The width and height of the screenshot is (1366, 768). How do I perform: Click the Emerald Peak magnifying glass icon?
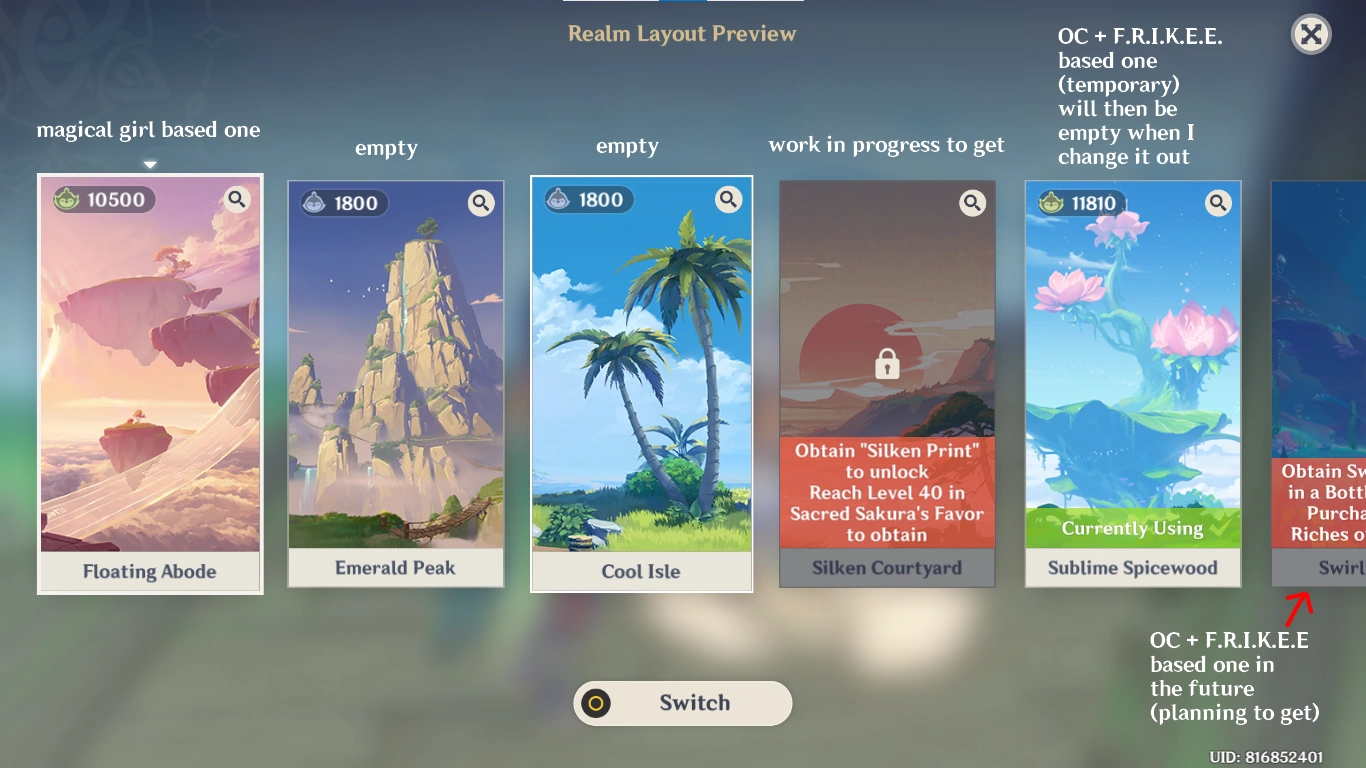click(x=481, y=202)
